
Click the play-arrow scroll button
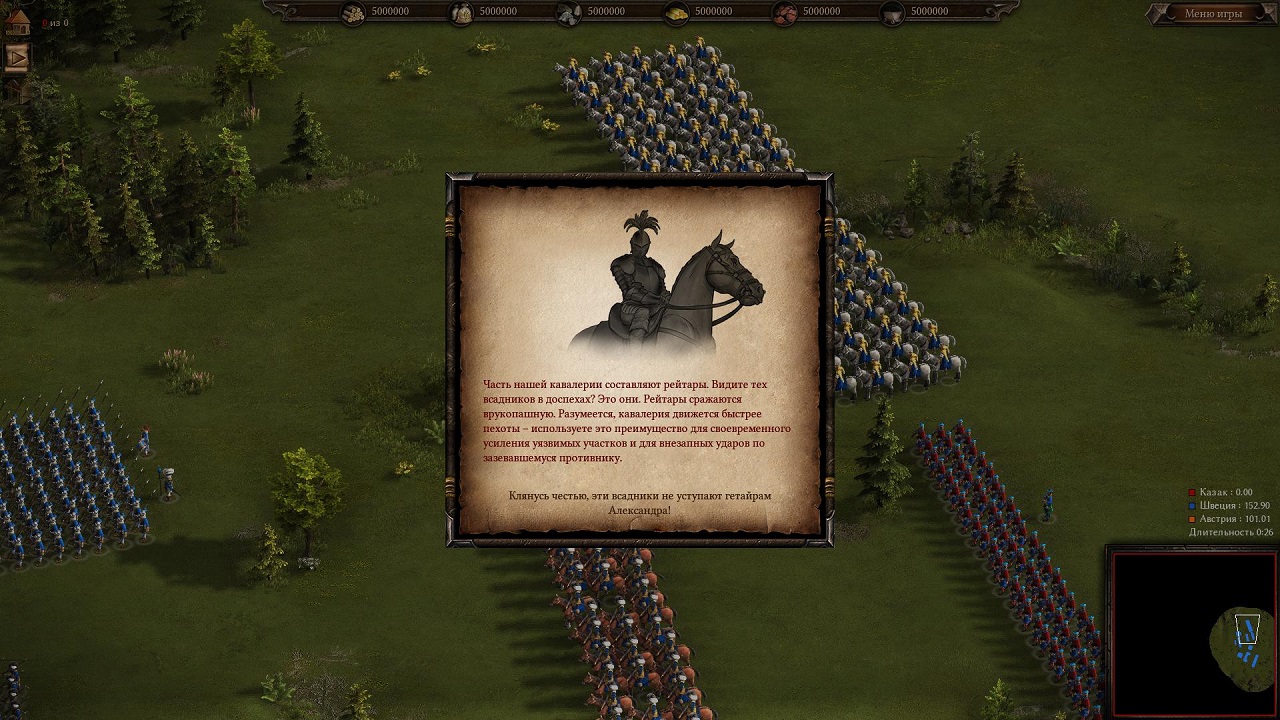[17, 57]
